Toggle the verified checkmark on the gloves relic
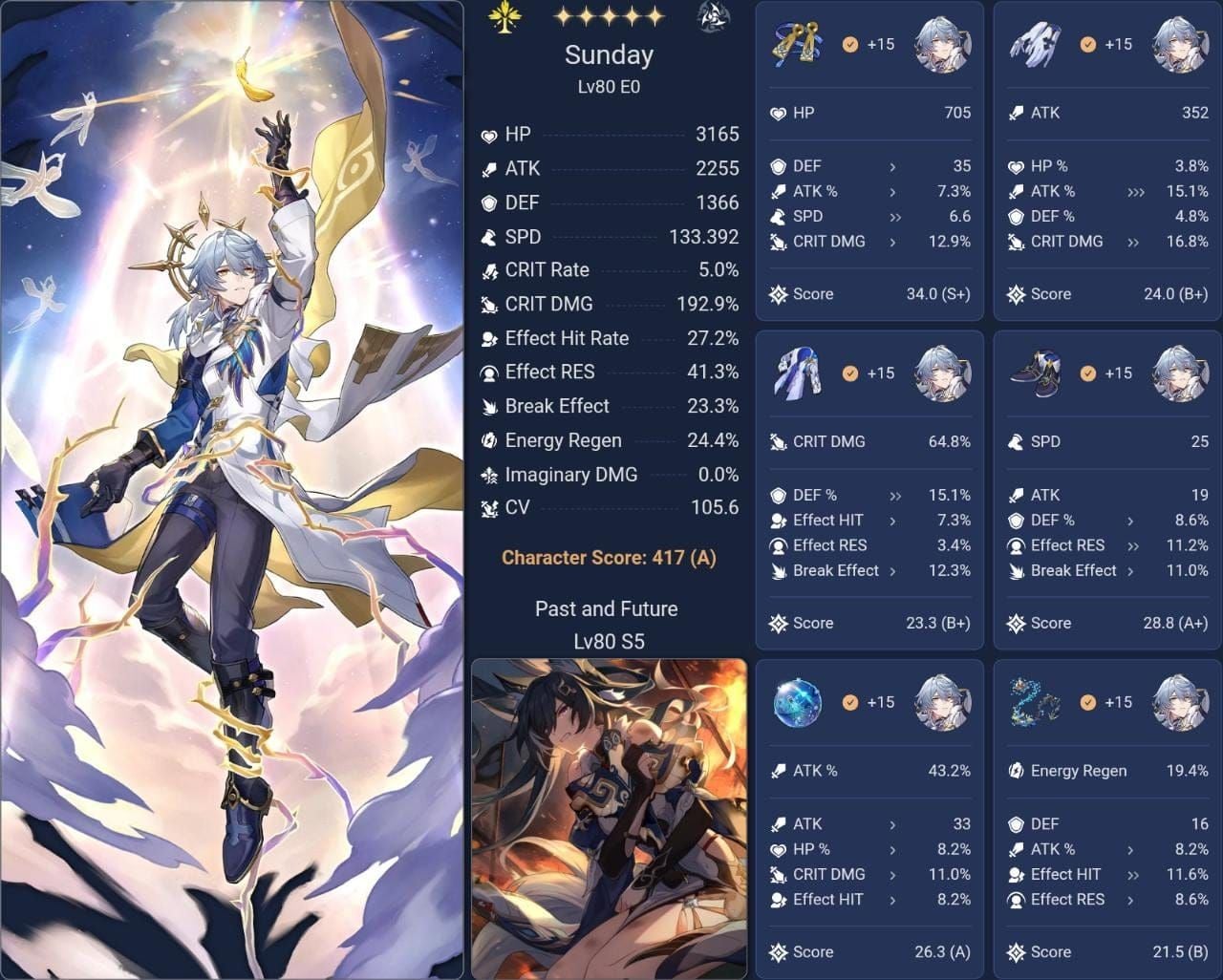Image resolution: width=1223 pixels, height=980 pixels. (x=1086, y=42)
